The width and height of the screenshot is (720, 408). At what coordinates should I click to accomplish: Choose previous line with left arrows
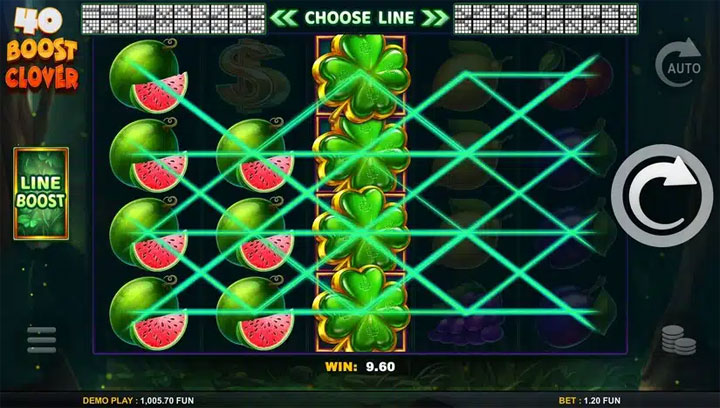click(x=283, y=18)
